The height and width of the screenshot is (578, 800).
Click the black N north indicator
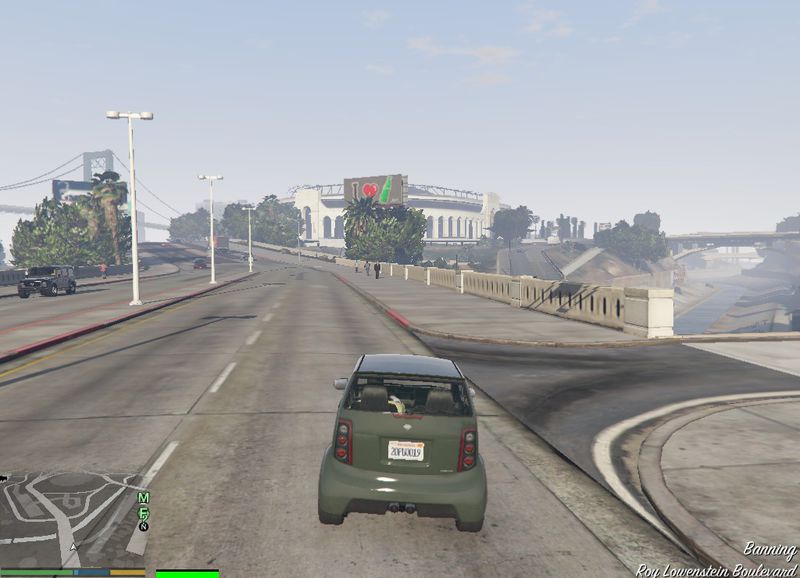pos(143,525)
